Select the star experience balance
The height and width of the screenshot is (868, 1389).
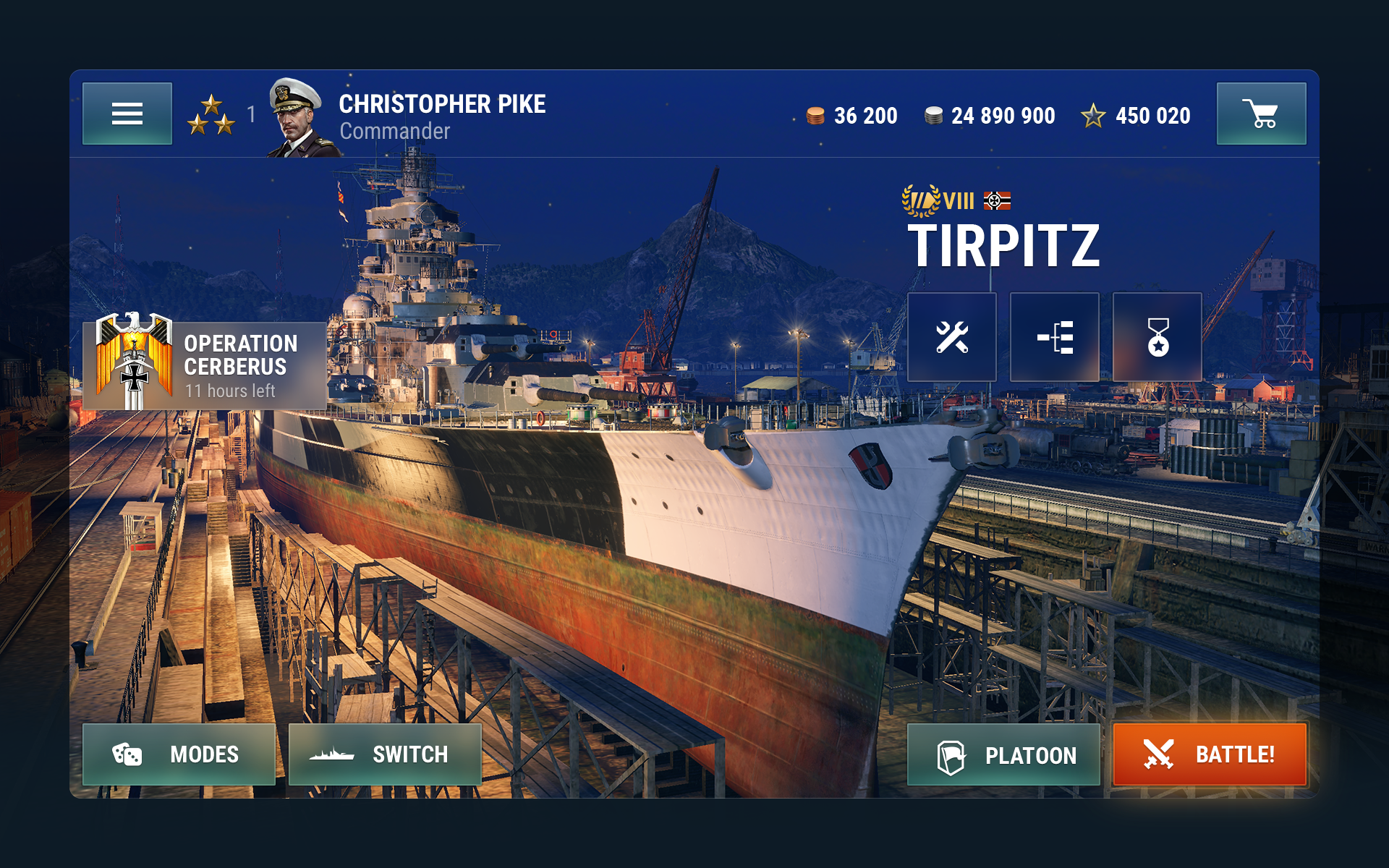(x=1136, y=116)
